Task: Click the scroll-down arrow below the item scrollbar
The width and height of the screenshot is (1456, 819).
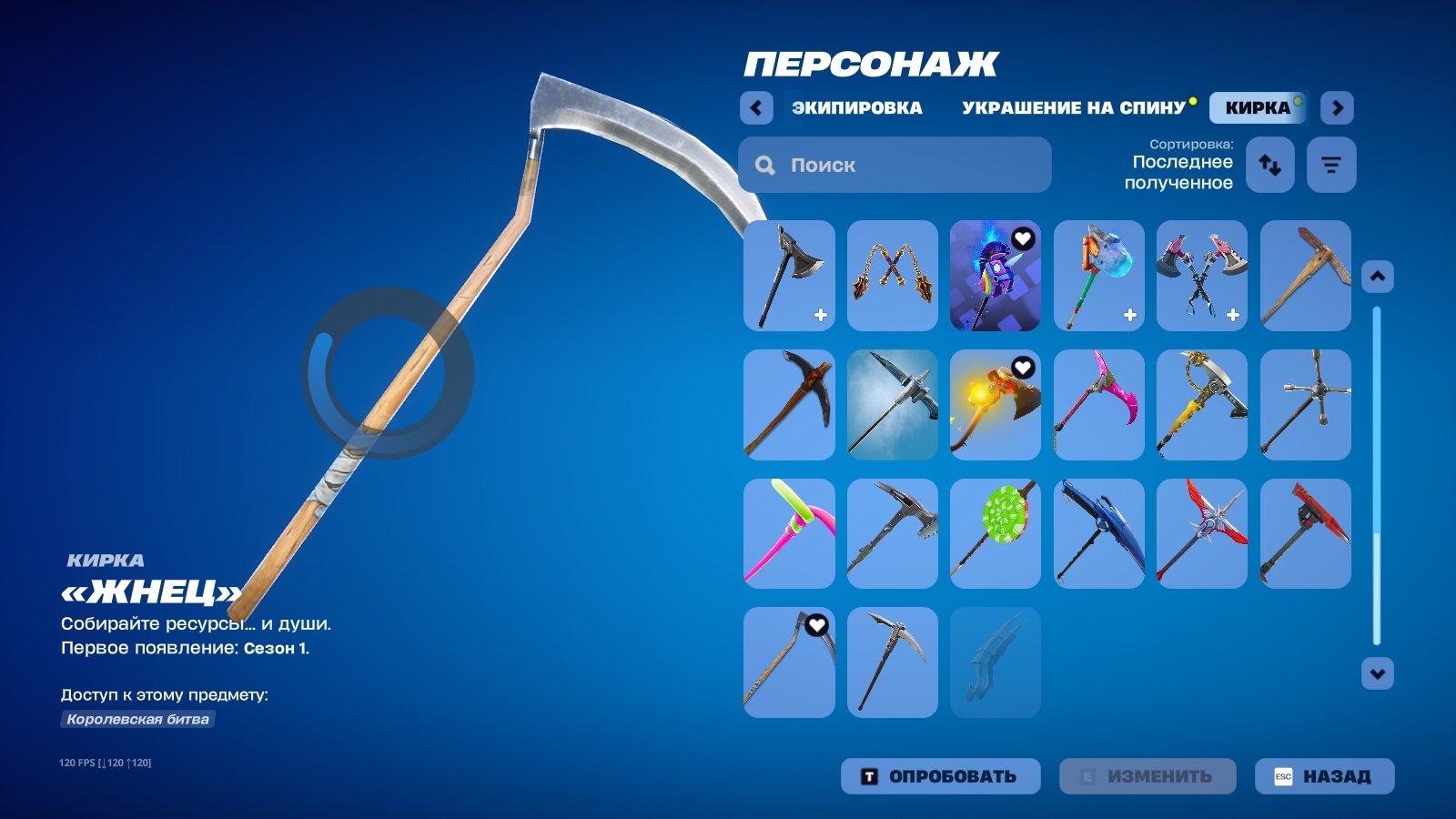Action: point(1379,674)
